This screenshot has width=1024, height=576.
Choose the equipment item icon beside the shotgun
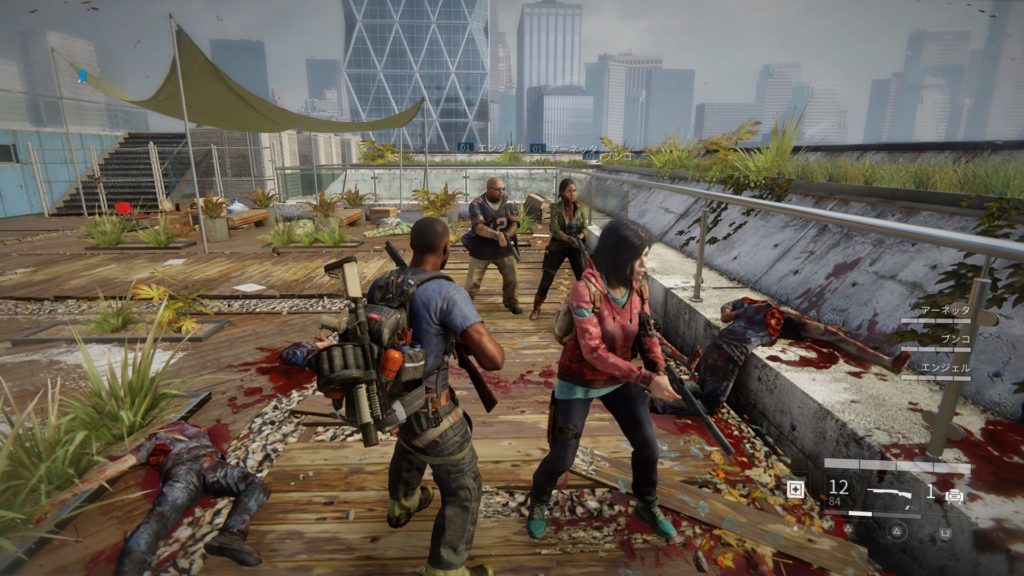pyautogui.click(x=954, y=494)
